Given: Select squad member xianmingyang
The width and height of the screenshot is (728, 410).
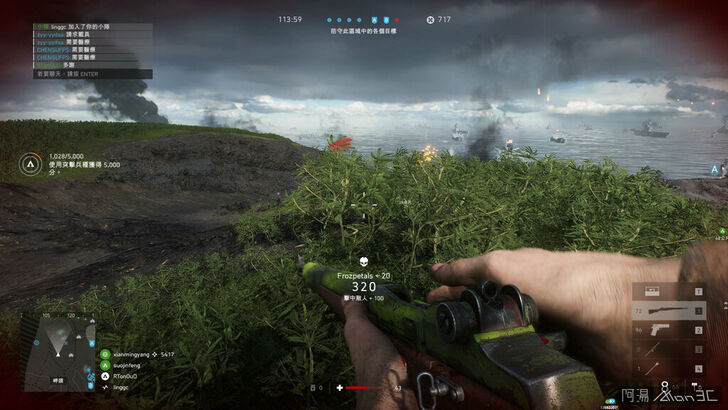Looking at the screenshot, I should pos(132,354).
